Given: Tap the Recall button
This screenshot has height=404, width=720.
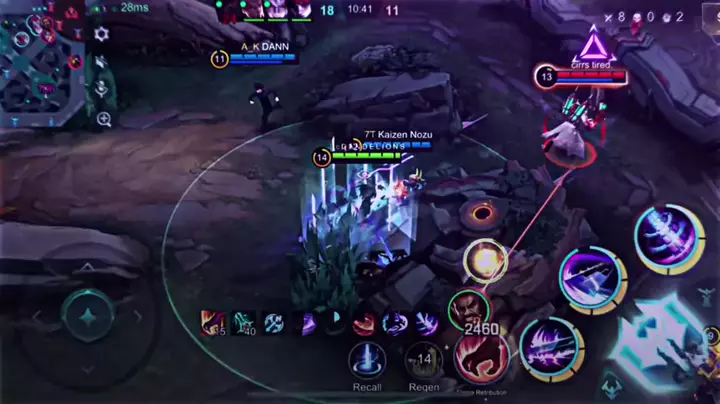Looking at the screenshot, I should (367, 361).
